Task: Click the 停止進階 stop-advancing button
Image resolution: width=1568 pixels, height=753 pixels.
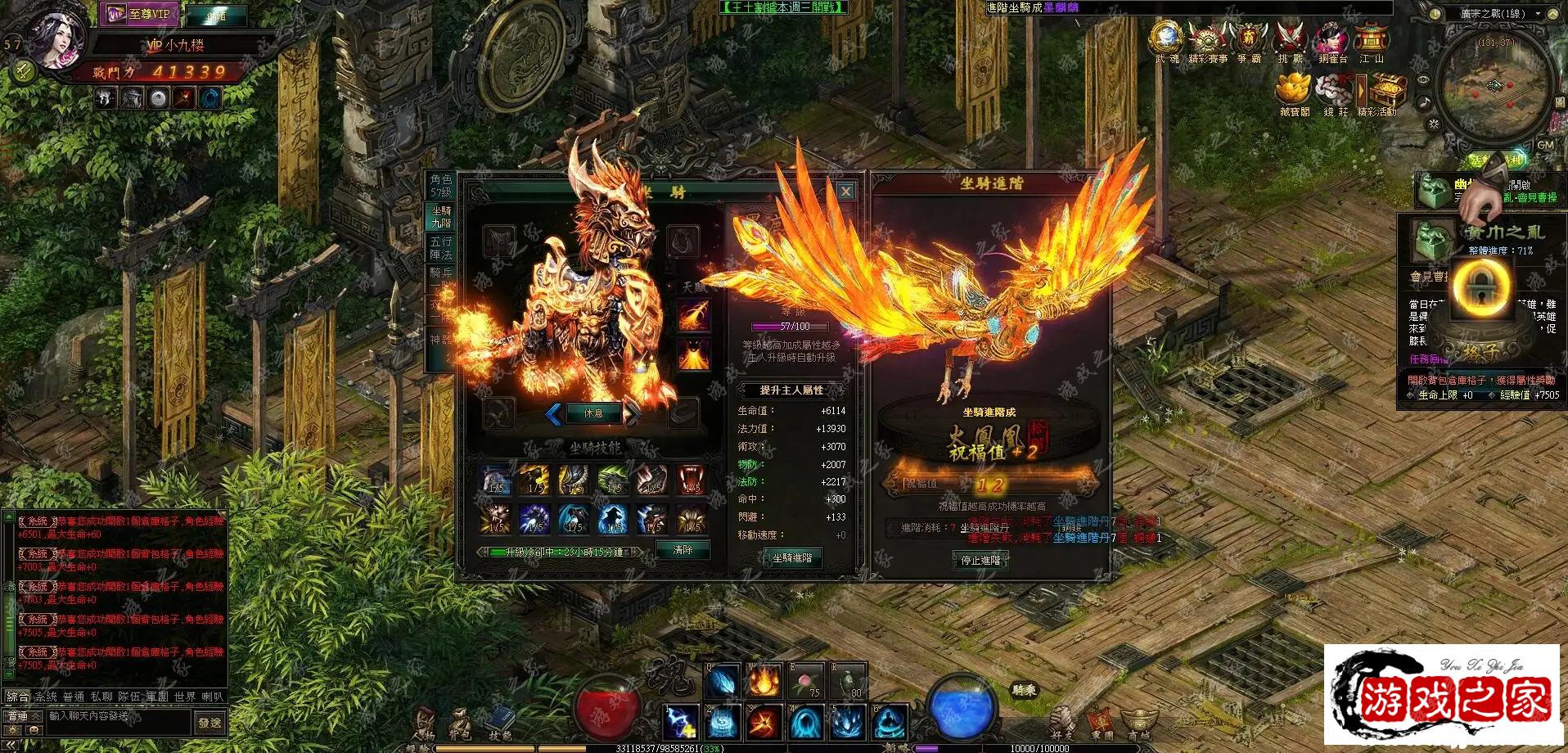Action: tap(980, 560)
